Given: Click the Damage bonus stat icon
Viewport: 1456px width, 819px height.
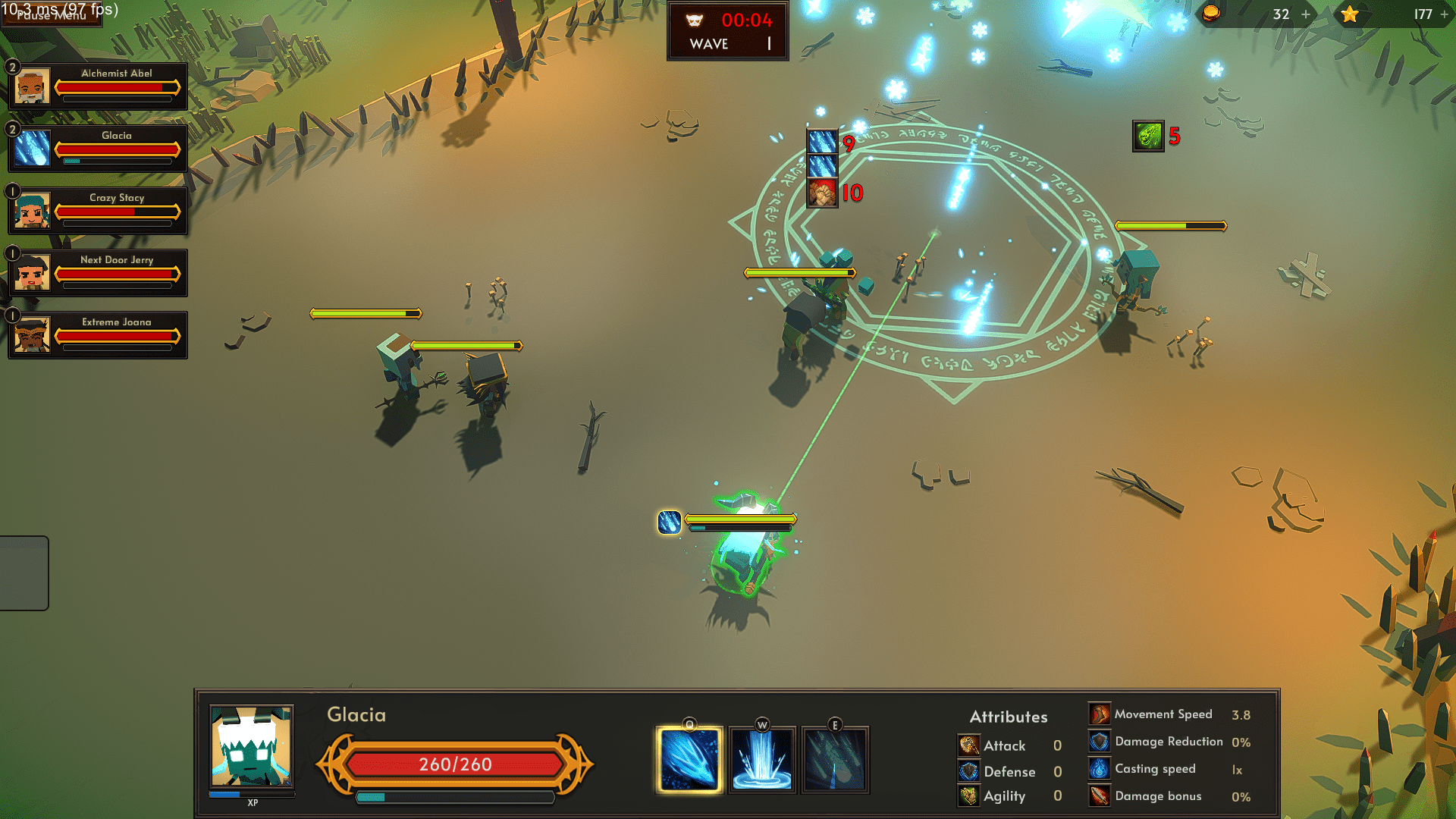Looking at the screenshot, I should [1100, 796].
